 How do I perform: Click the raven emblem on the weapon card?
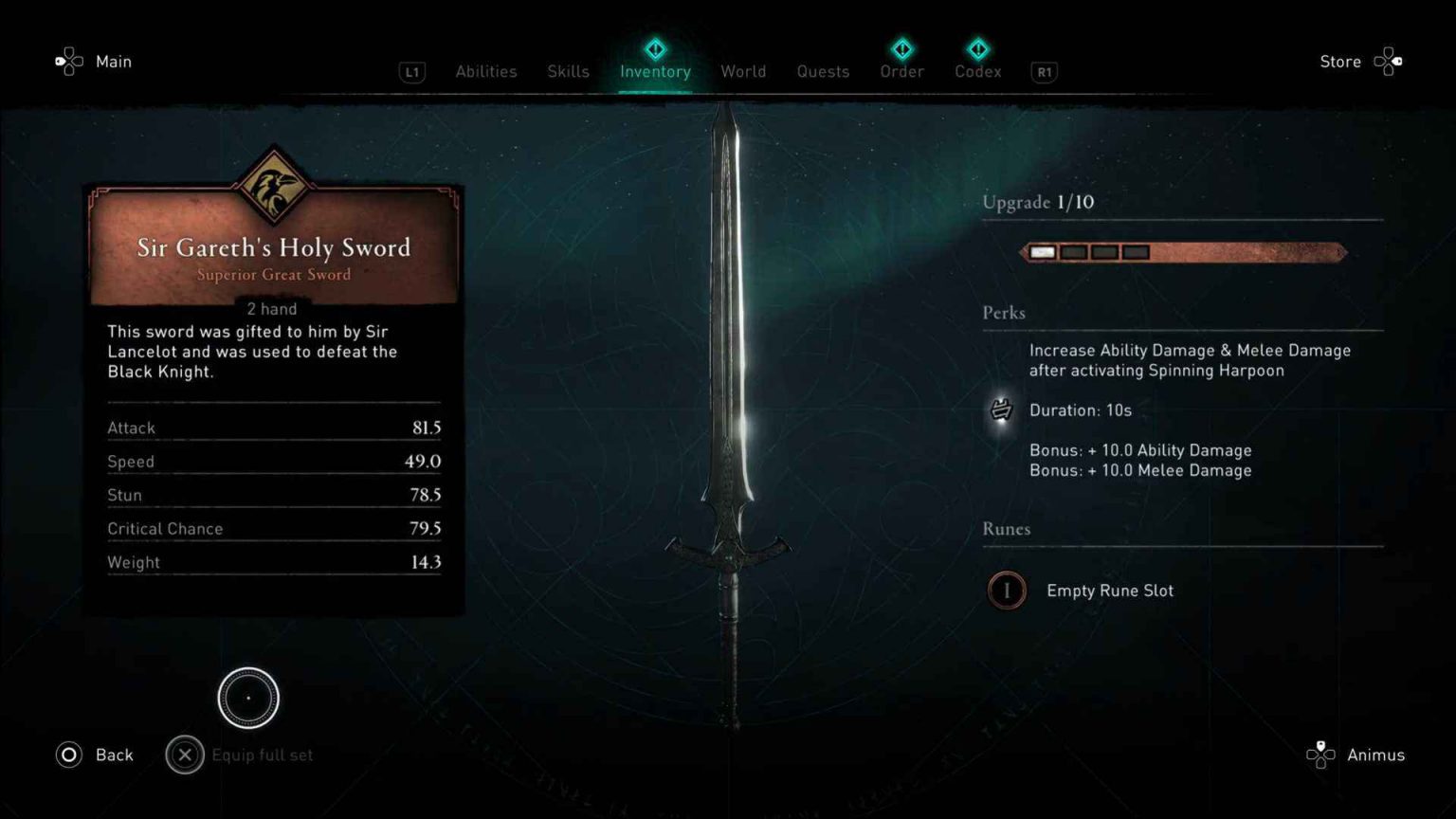pyautogui.click(x=273, y=186)
